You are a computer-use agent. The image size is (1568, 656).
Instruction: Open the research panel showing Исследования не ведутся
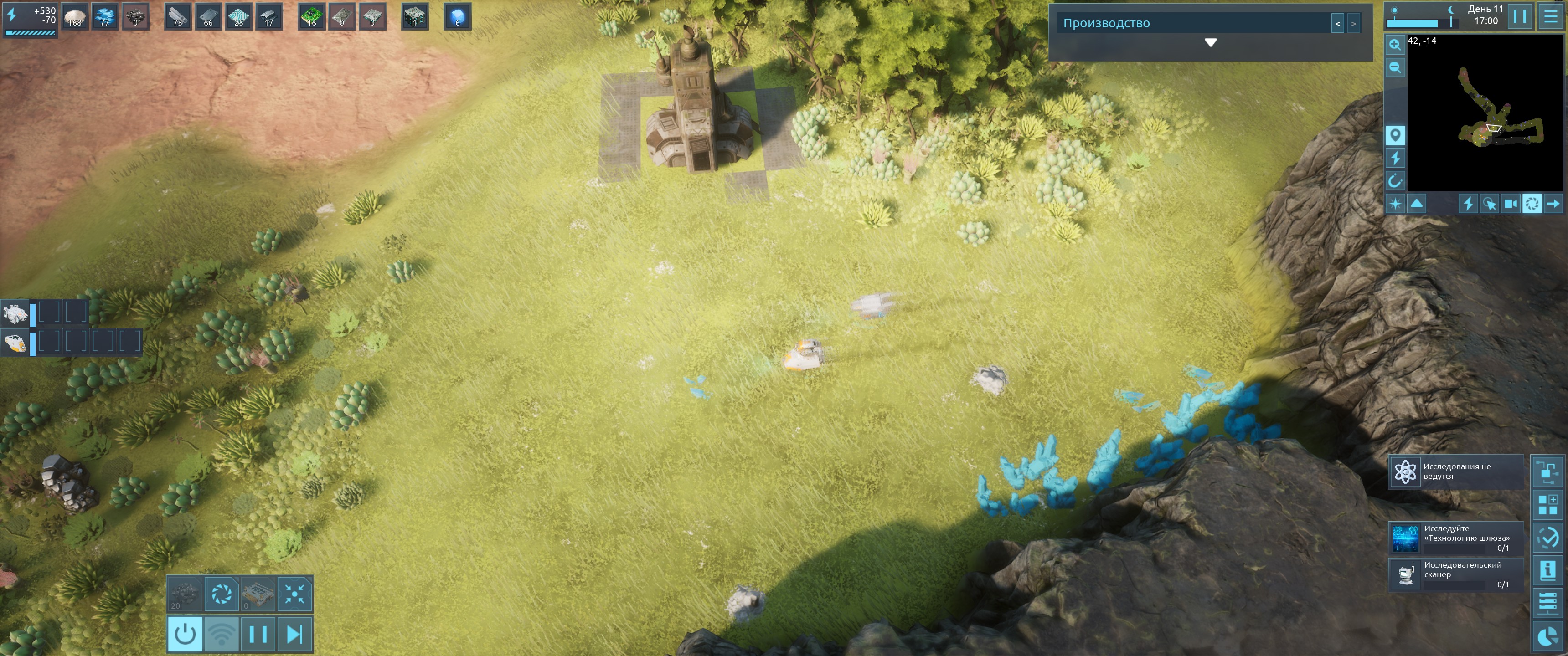[x=1455, y=471]
